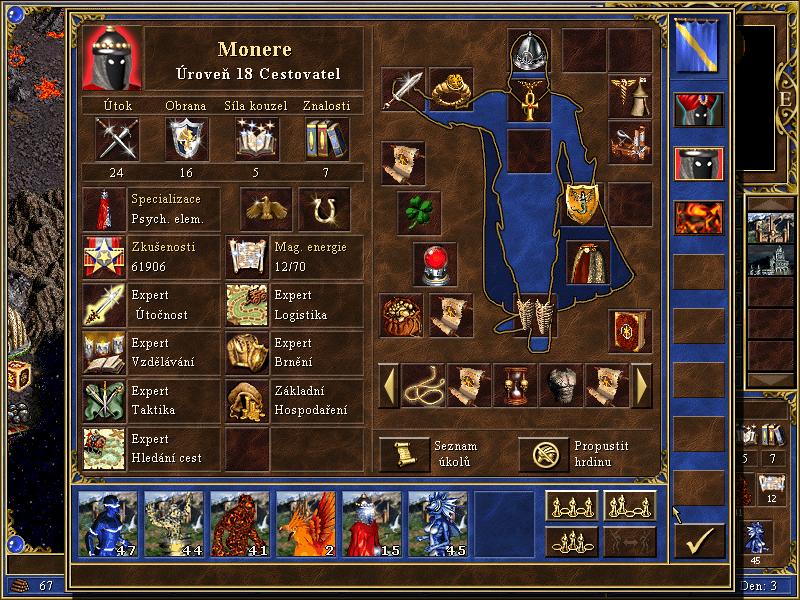Select the Útok attack skill icon
The width and height of the screenshot is (800, 600).
117,139
